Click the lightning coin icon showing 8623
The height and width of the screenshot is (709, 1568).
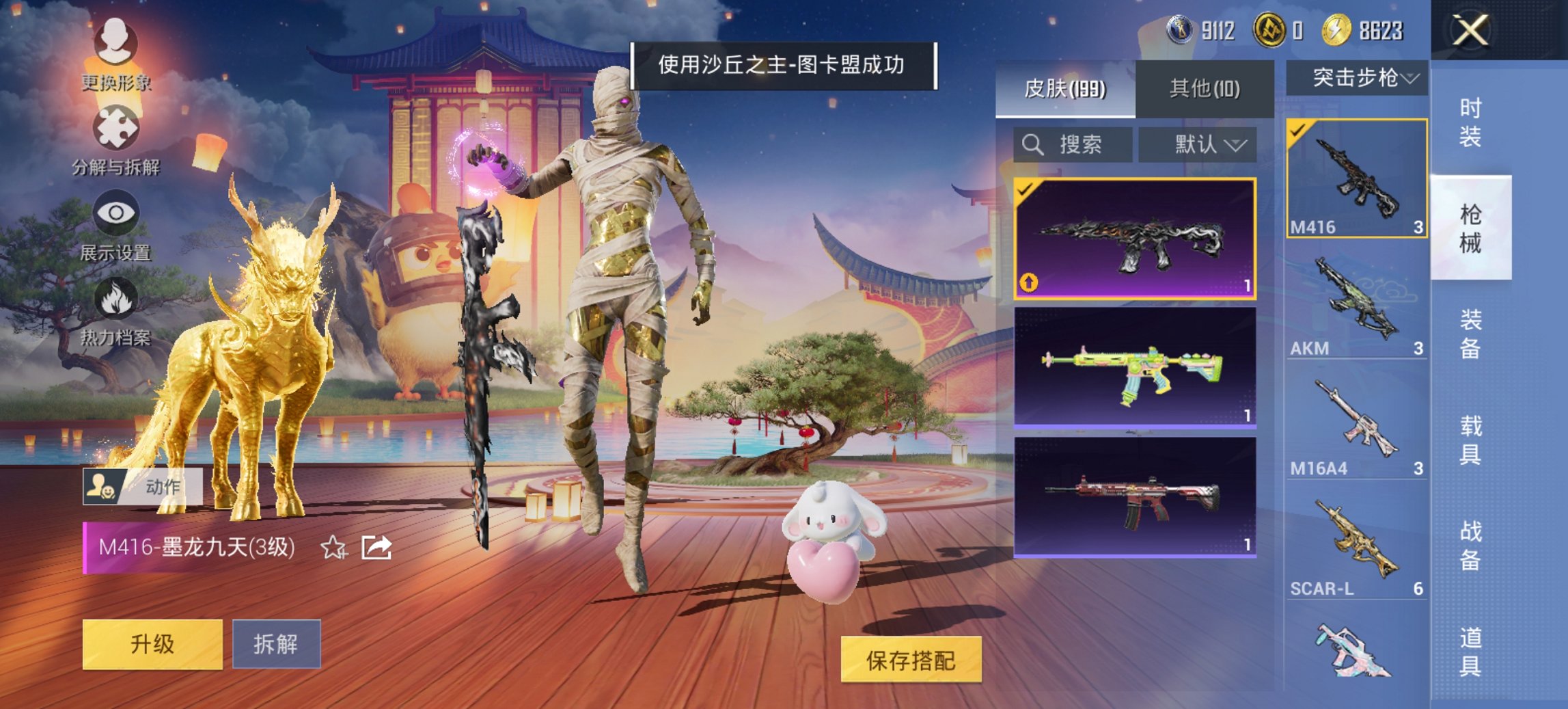pos(1338,29)
